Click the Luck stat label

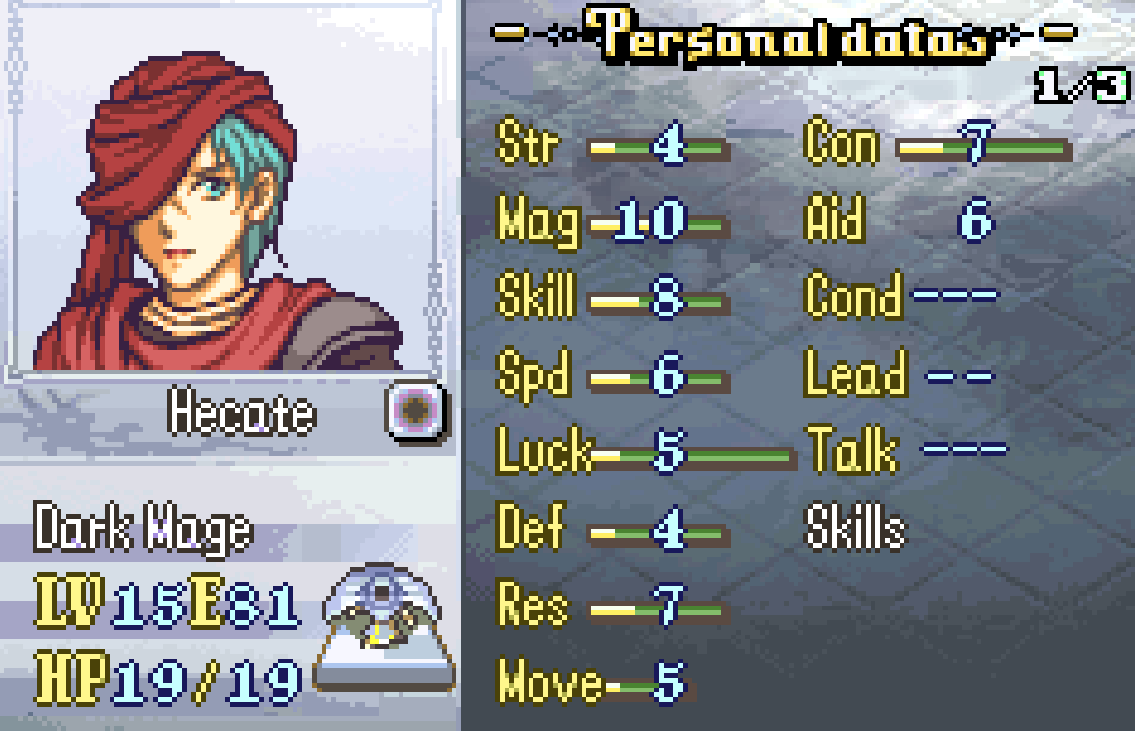click(x=543, y=452)
